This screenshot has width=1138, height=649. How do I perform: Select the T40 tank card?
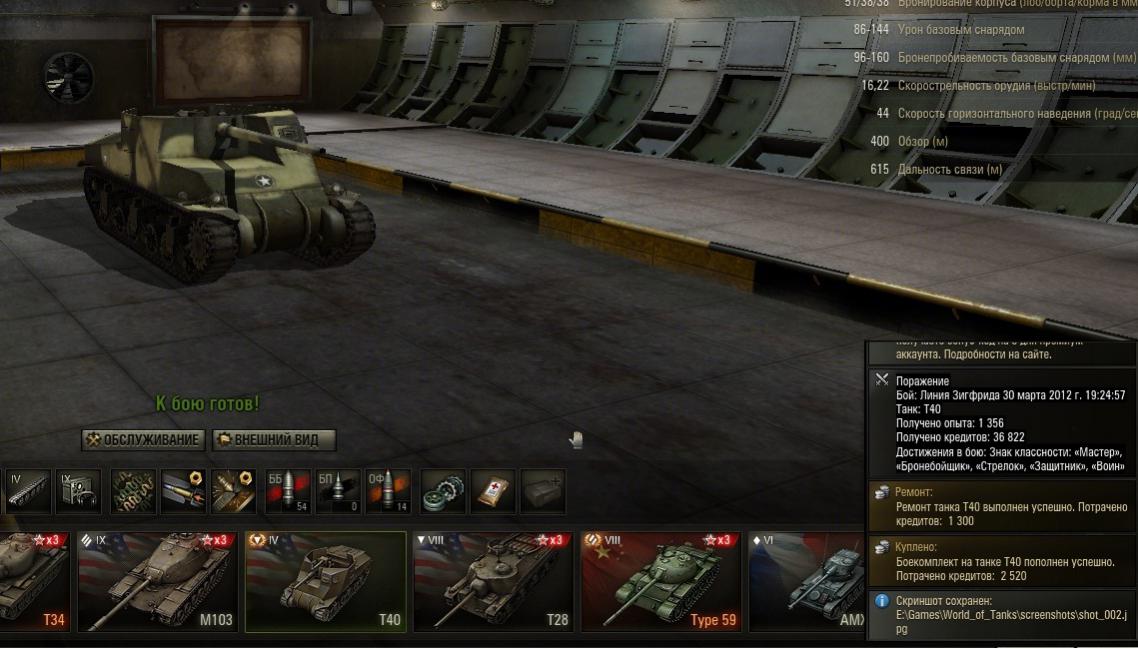326,582
